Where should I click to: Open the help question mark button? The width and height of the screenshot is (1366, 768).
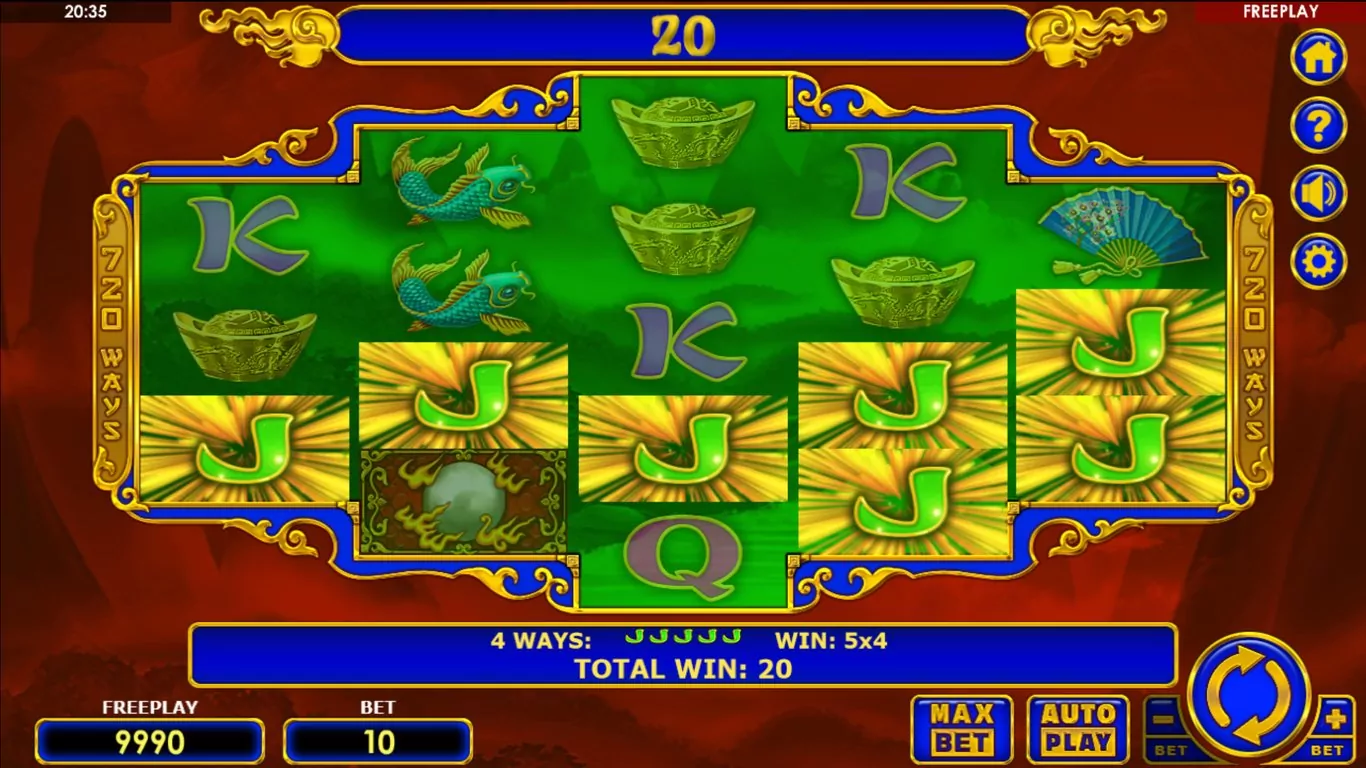[x=1318, y=125]
